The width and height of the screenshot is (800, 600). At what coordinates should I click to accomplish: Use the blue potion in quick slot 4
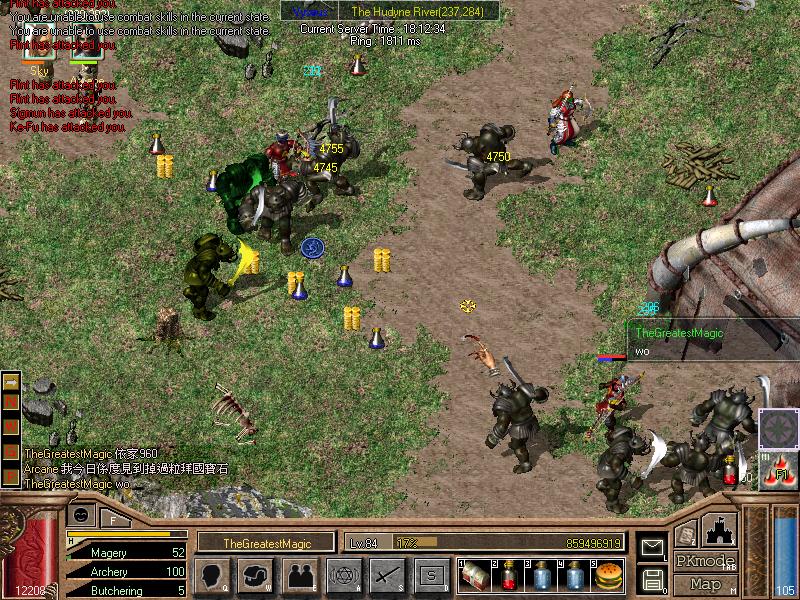[575, 575]
